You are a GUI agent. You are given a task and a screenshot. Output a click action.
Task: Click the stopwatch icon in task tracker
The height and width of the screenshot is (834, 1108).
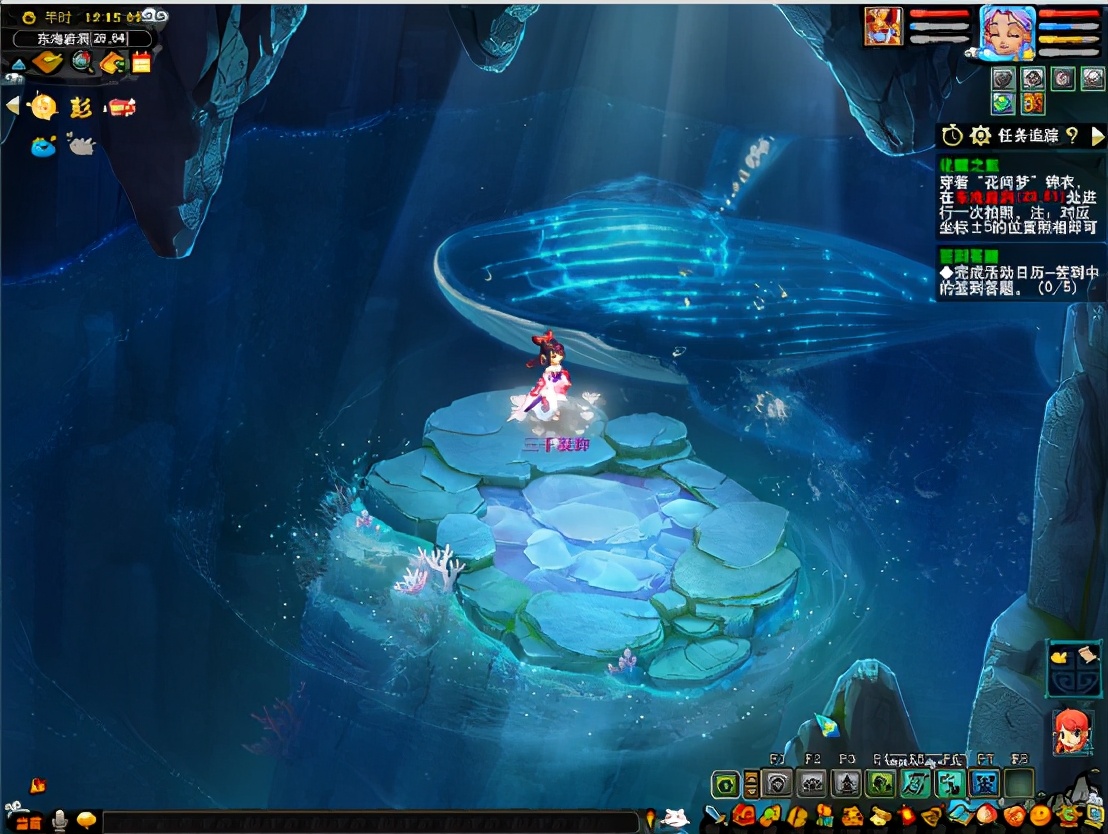point(952,135)
